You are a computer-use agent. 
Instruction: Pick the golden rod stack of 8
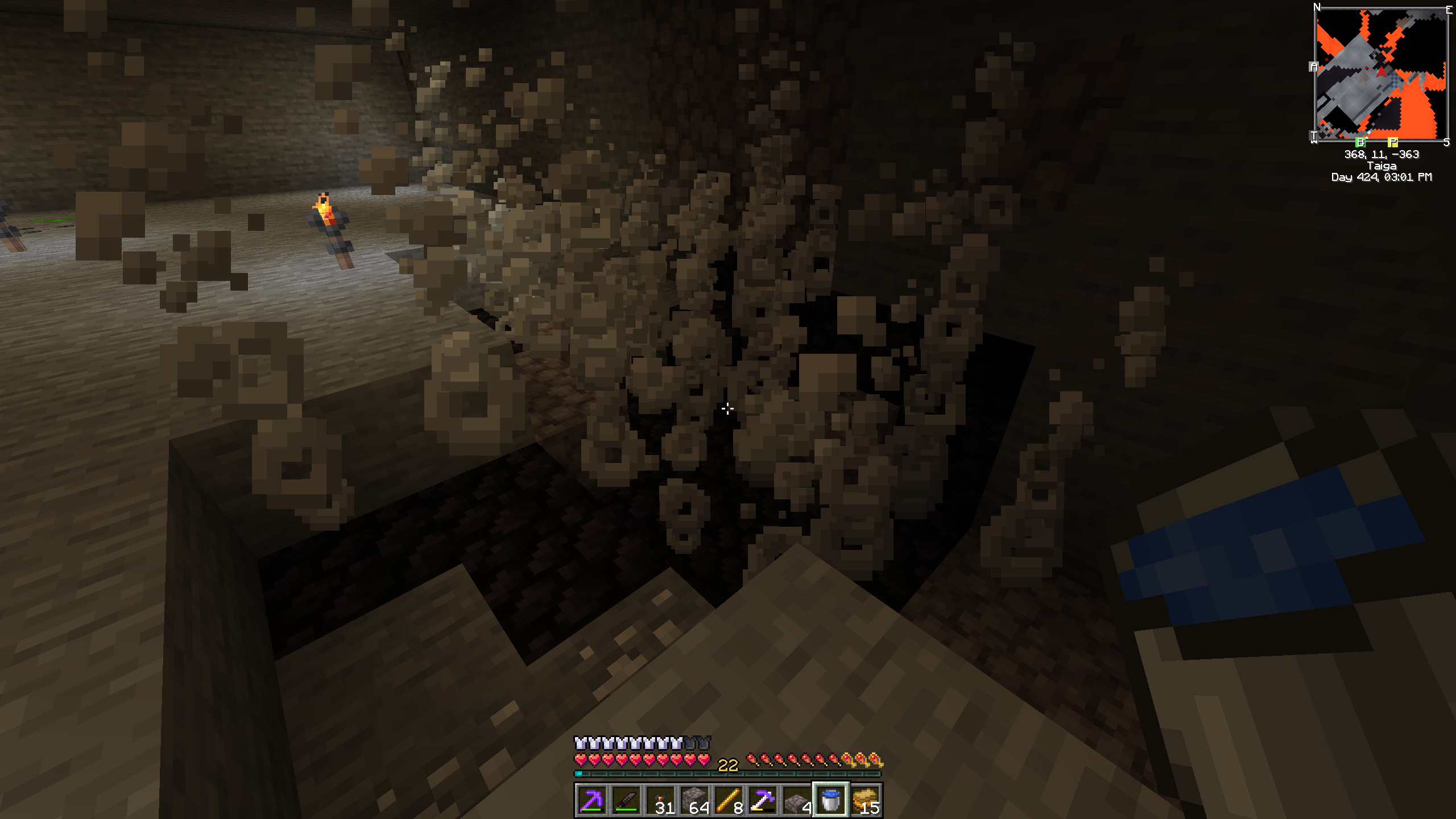[729, 801]
